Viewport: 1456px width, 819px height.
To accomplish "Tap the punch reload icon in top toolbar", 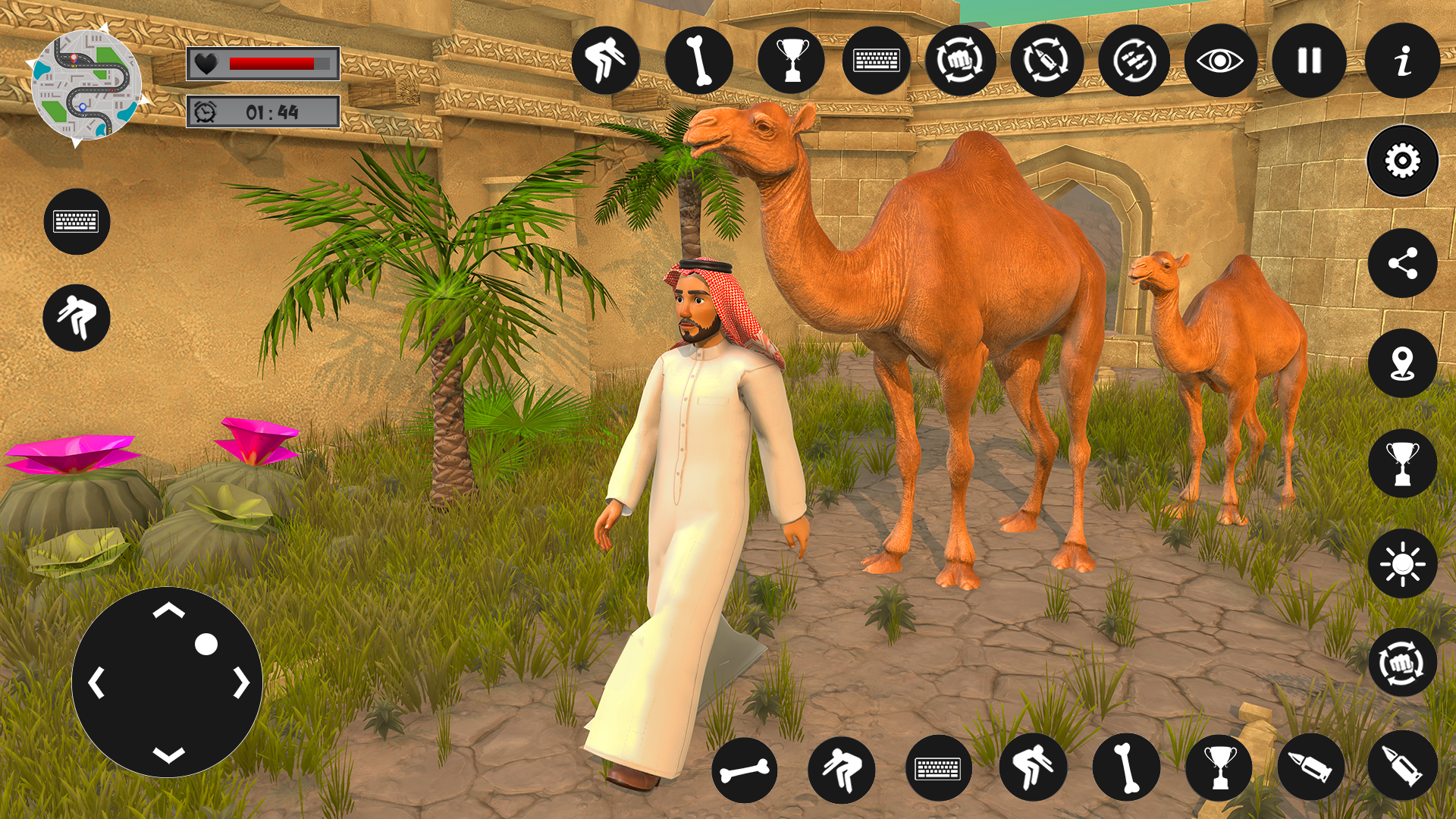I will [x=962, y=61].
